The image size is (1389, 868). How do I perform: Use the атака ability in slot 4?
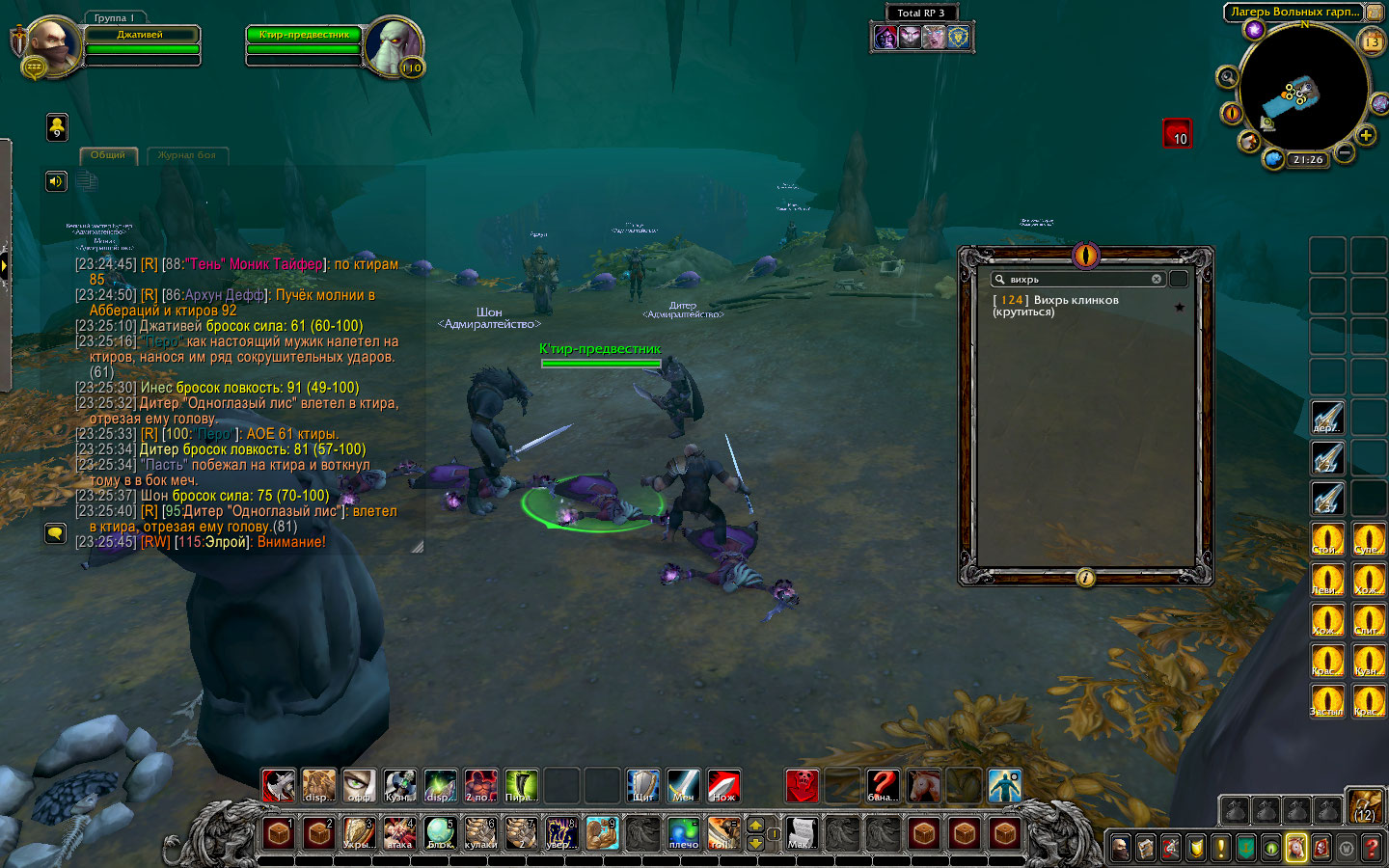[399, 833]
